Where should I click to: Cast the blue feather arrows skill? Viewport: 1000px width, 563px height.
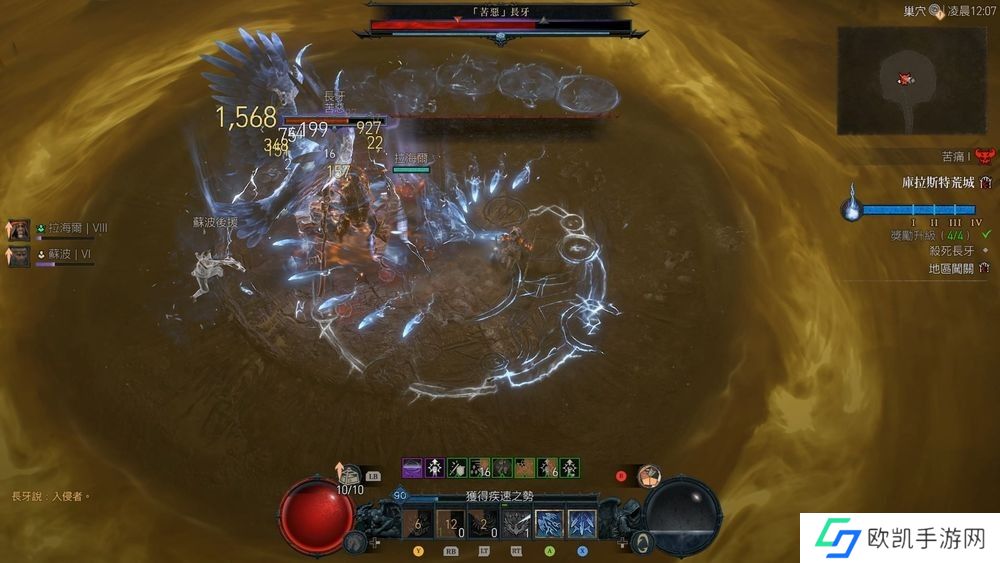(583, 524)
